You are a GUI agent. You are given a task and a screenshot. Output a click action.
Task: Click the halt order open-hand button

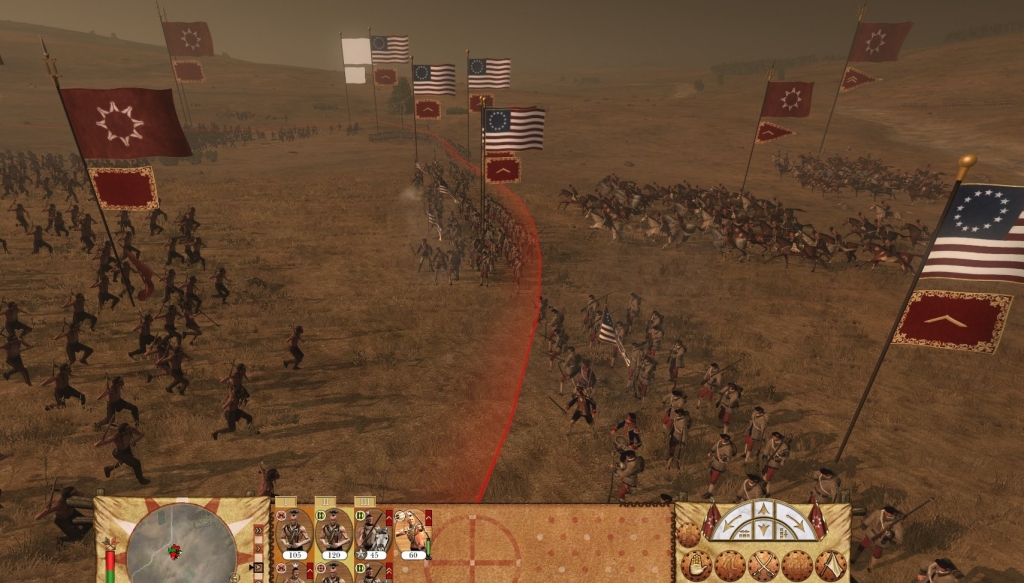click(695, 564)
